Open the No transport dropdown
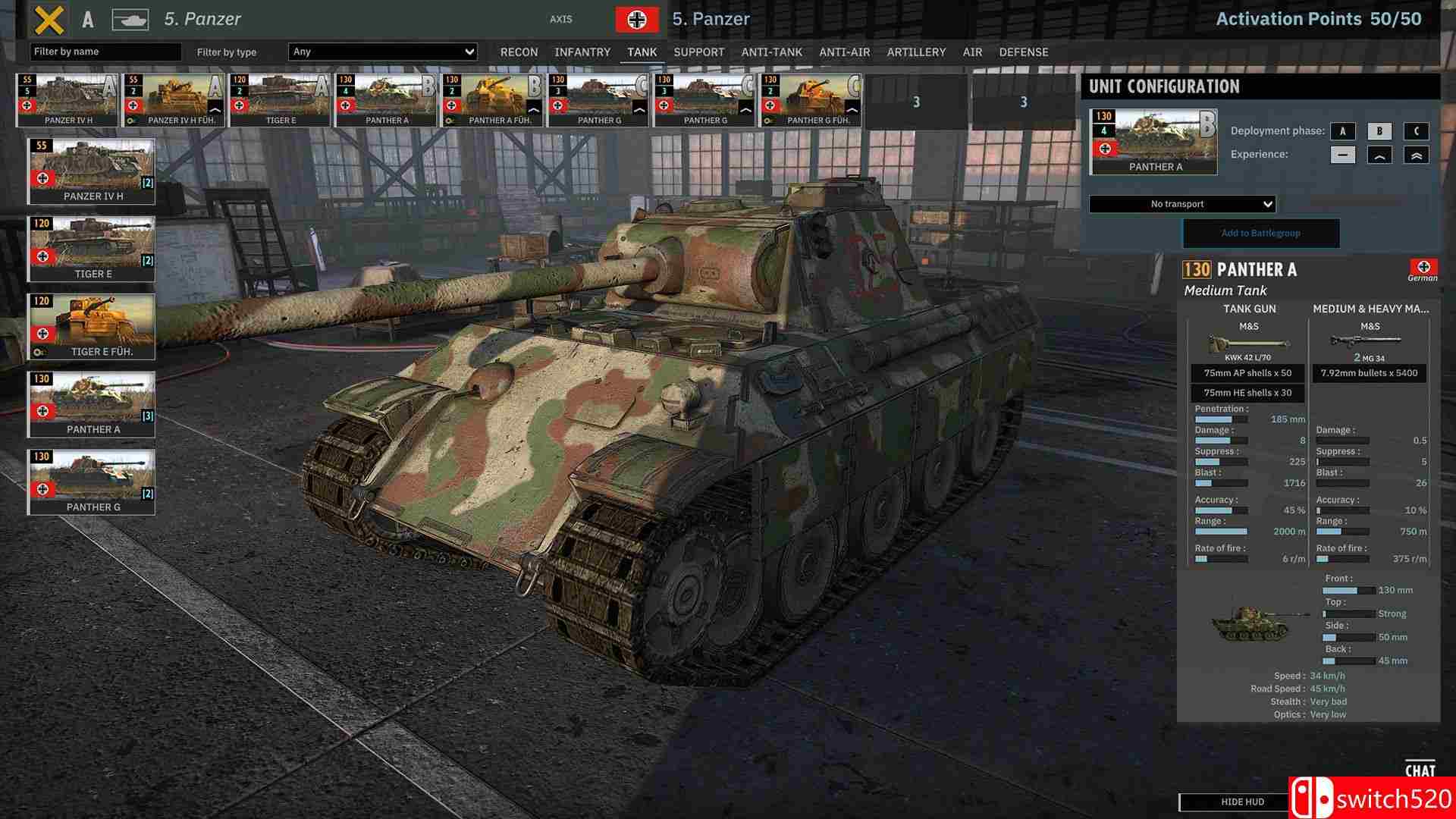This screenshot has width=1456, height=819. tap(1181, 203)
